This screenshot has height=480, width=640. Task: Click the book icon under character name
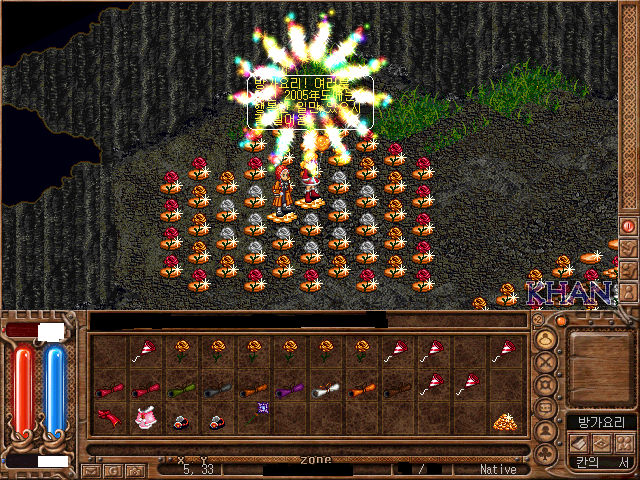pyautogui.click(x=578, y=443)
